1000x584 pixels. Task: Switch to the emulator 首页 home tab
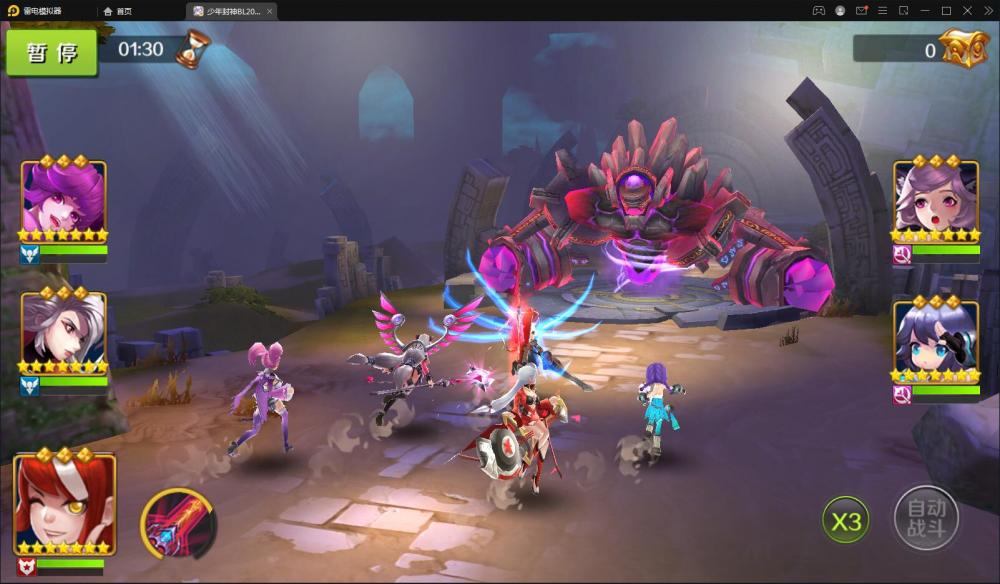click(x=117, y=11)
